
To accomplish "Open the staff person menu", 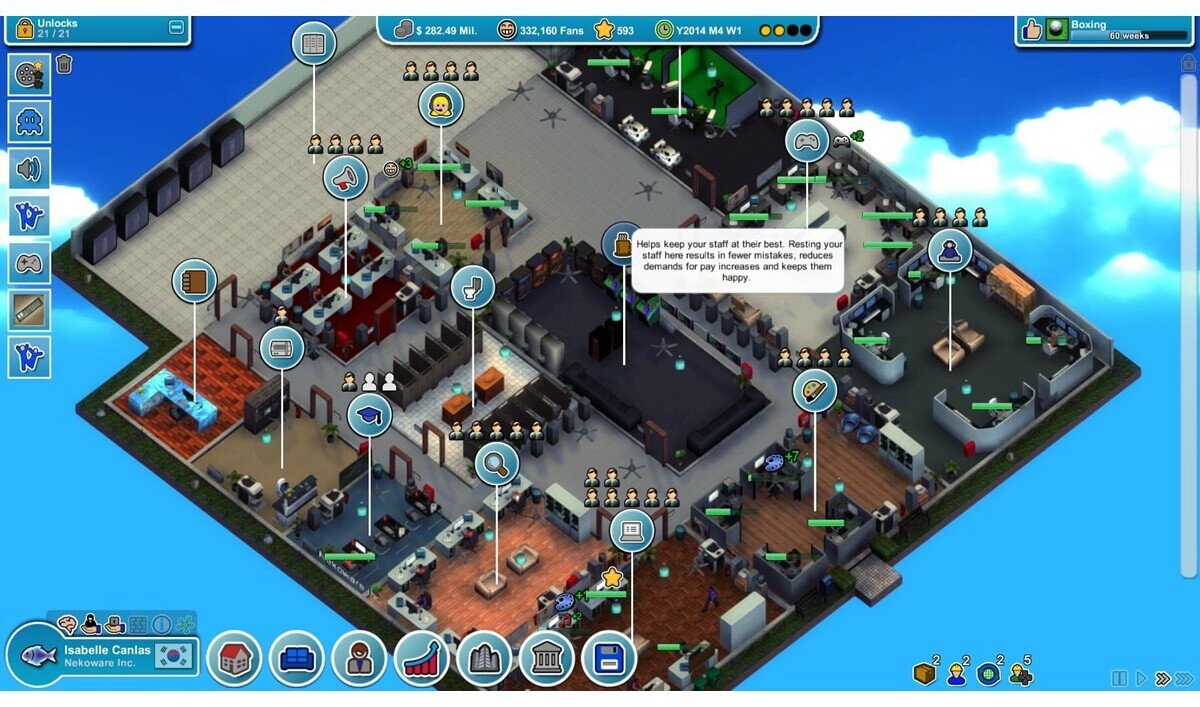I will [x=359, y=659].
